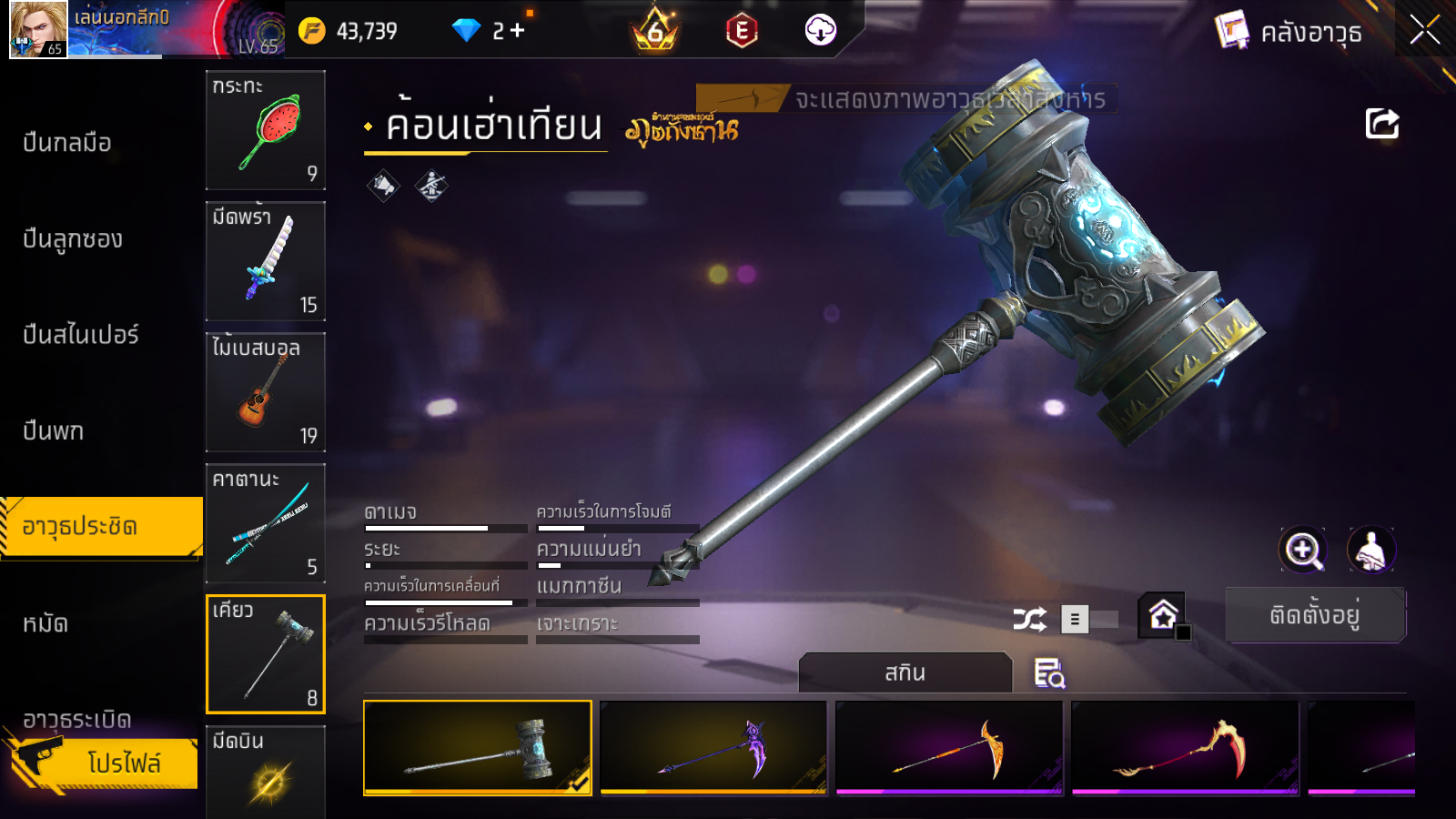Toggle the random skin shuffle switch
Screen dimensions: 1456x819
pos(1090,620)
